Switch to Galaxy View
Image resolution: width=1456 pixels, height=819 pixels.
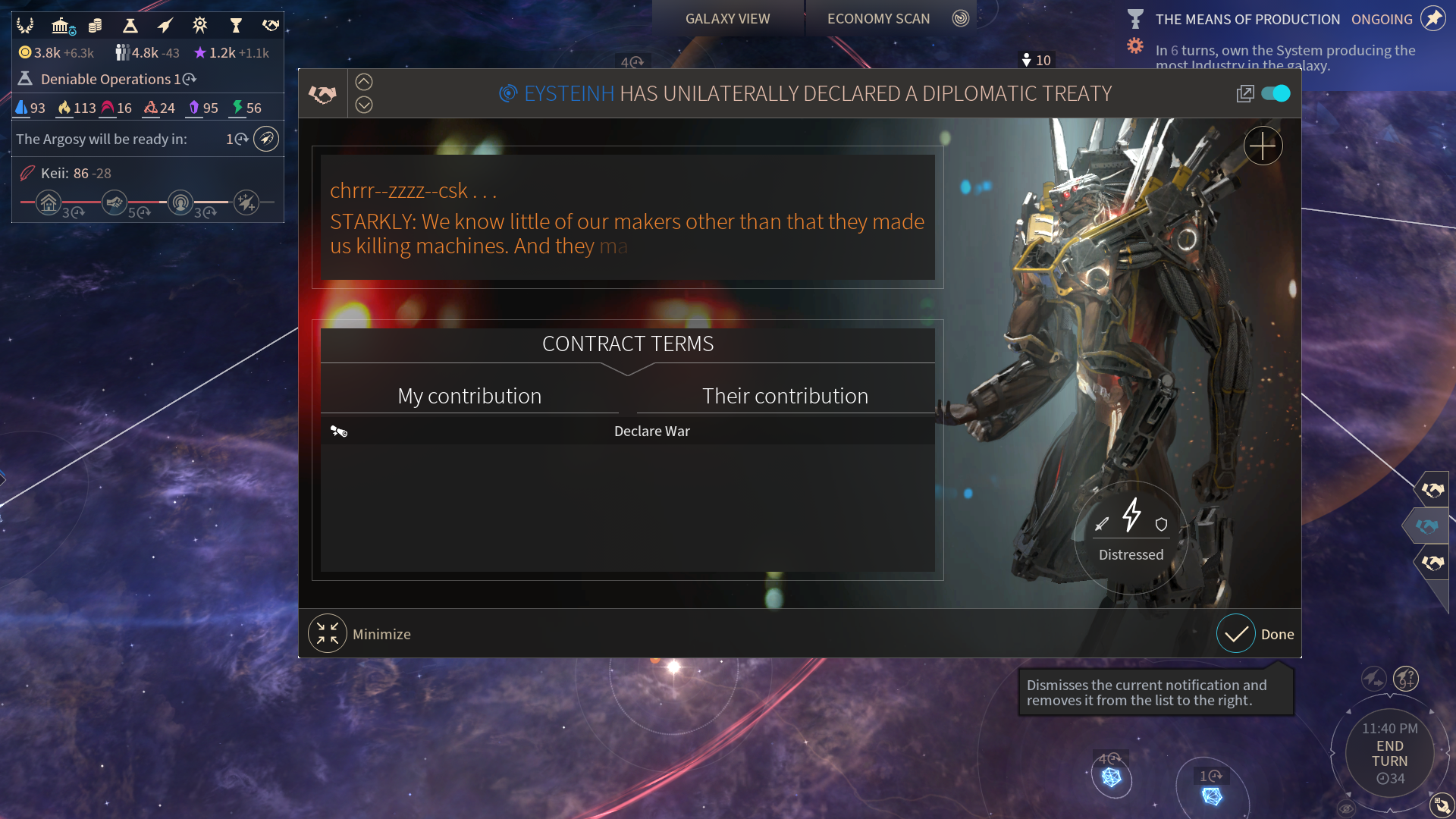(x=727, y=18)
